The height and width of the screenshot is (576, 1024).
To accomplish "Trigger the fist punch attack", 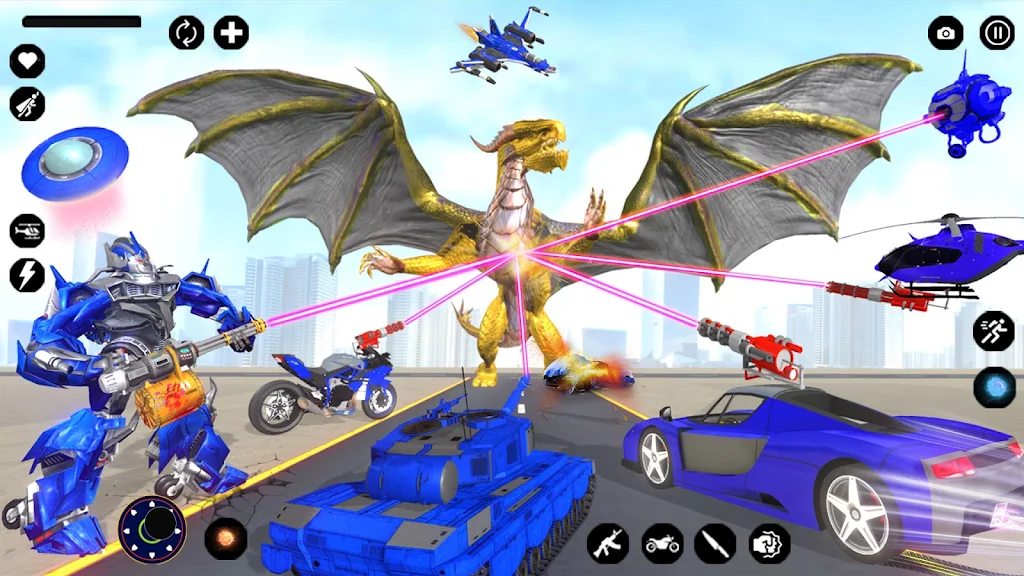I will pyautogui.click(x=770, y=543).
